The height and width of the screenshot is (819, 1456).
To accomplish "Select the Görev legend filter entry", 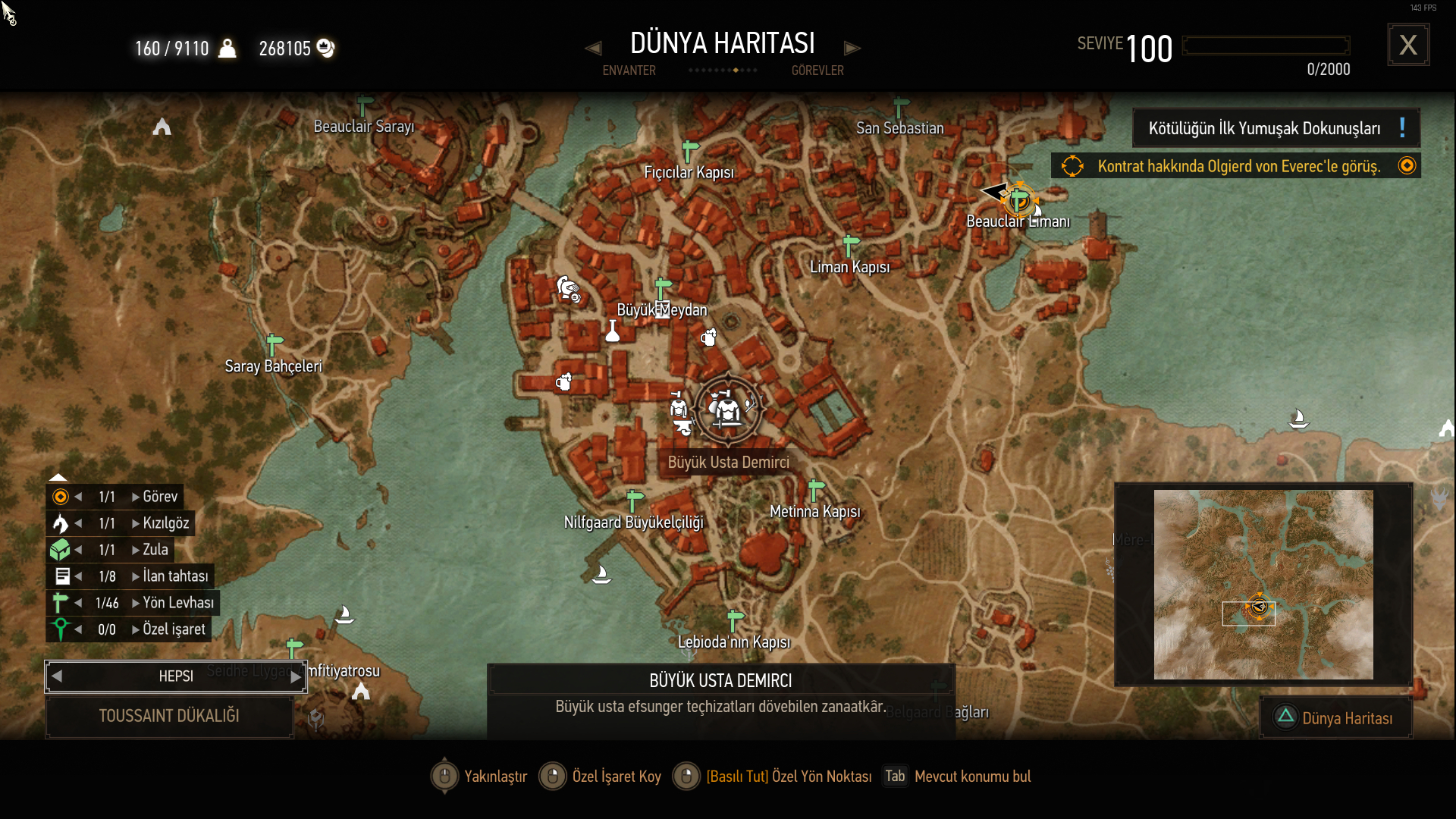I will click(159, 497).
